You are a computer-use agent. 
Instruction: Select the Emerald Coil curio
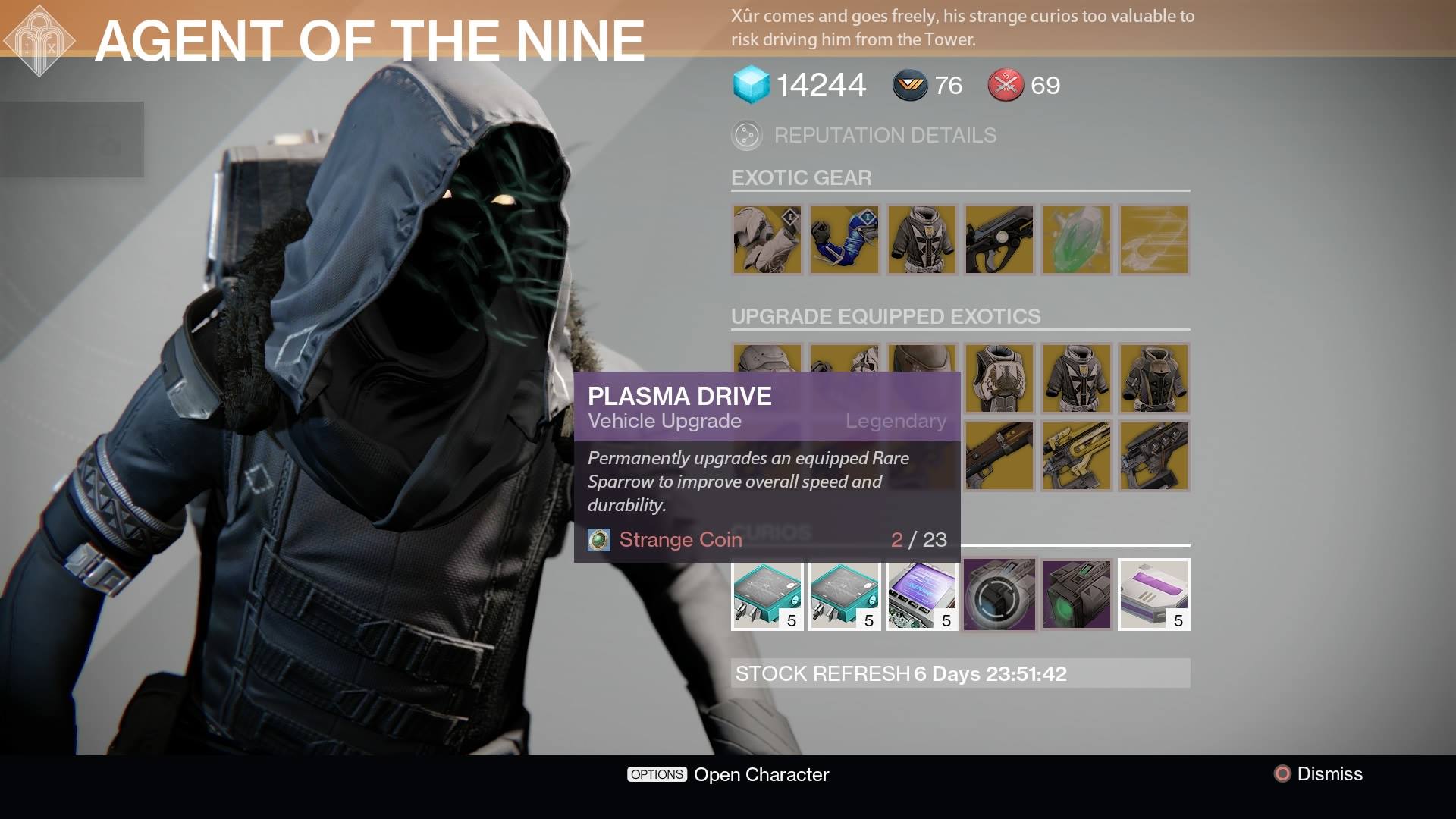tap(1076, 595)
